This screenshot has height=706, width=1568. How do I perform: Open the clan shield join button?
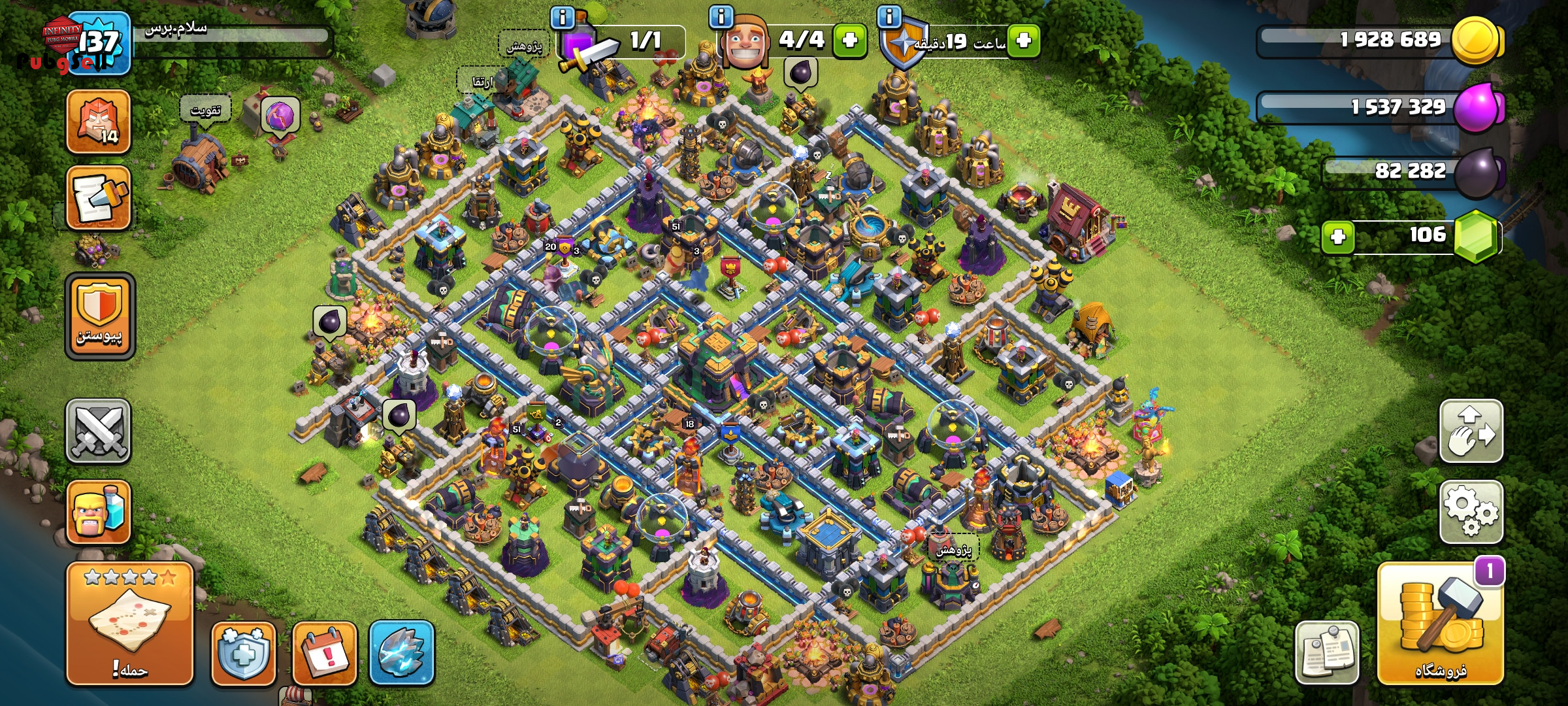(99, 316)
